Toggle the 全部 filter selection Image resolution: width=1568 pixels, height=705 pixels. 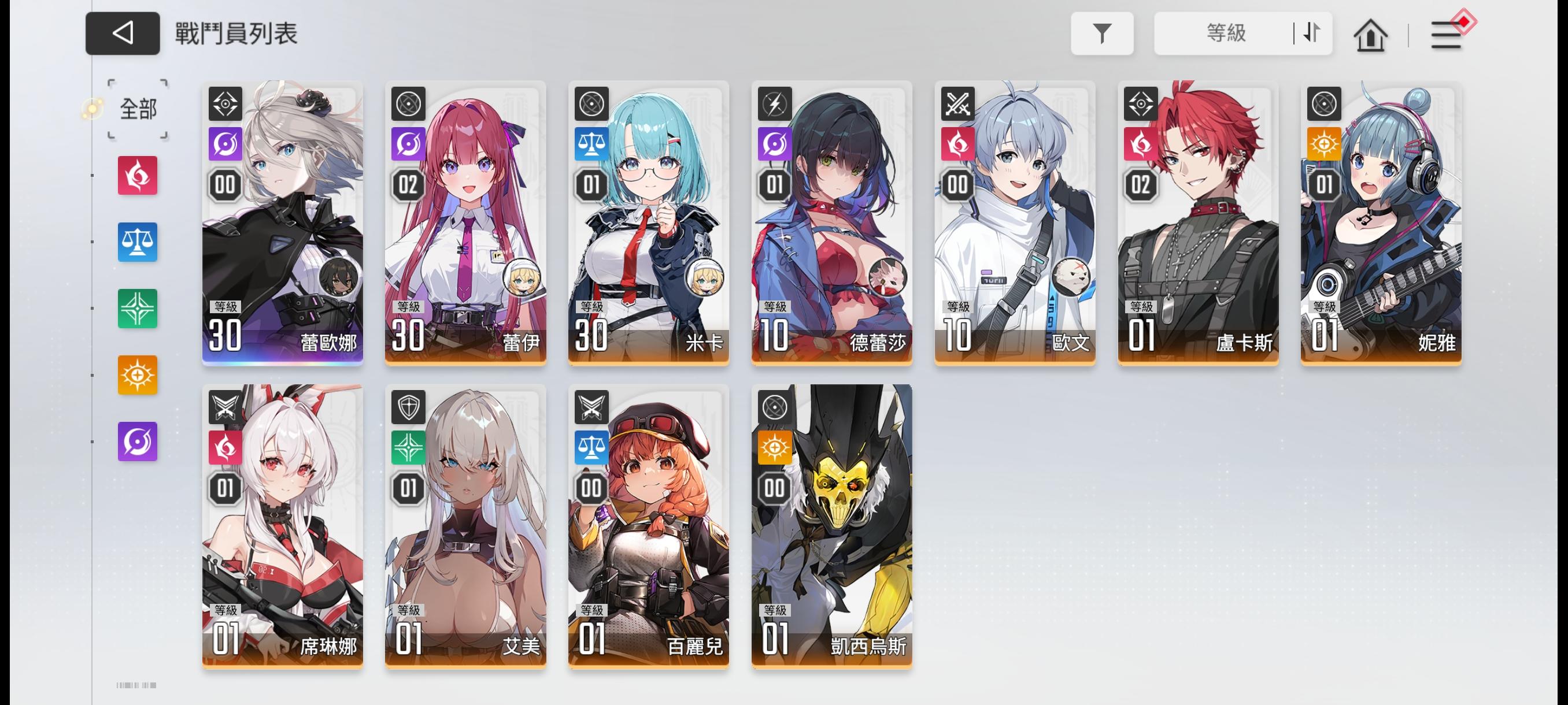click(x=137, y=109)
